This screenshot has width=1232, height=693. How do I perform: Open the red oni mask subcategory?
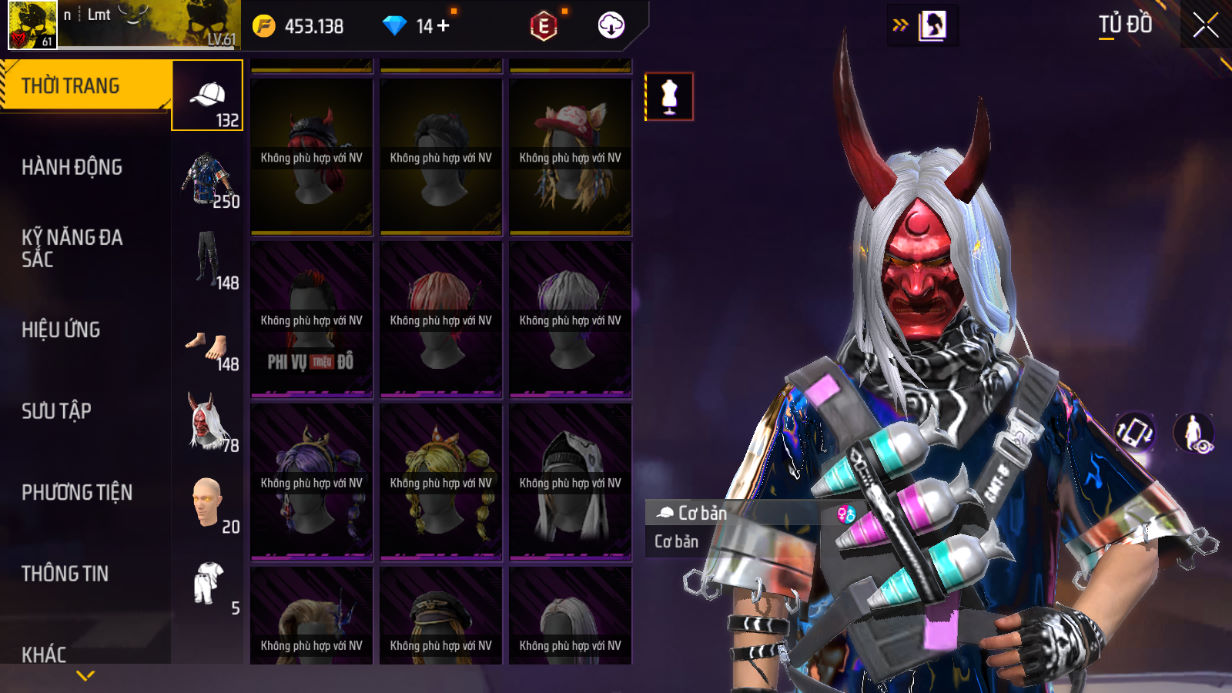coord(207,422)
